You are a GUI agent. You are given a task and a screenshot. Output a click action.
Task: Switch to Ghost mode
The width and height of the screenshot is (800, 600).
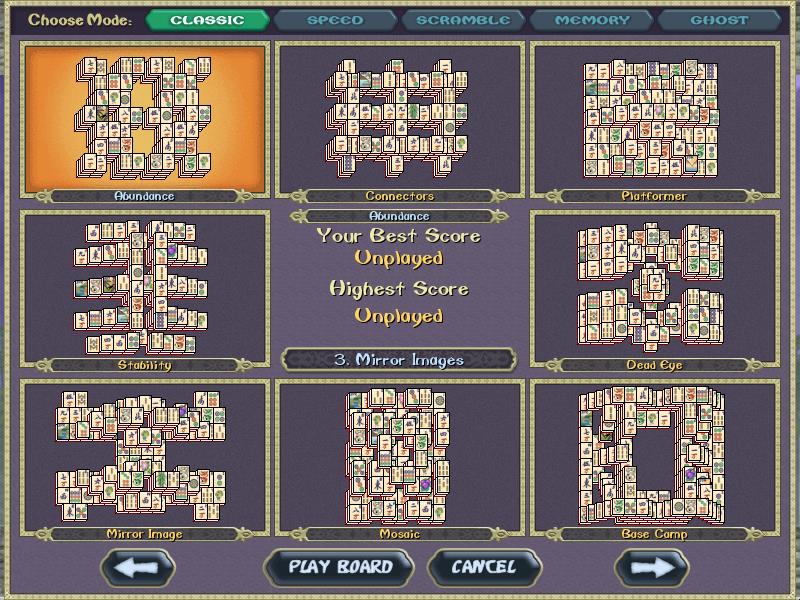pos(719,20)
